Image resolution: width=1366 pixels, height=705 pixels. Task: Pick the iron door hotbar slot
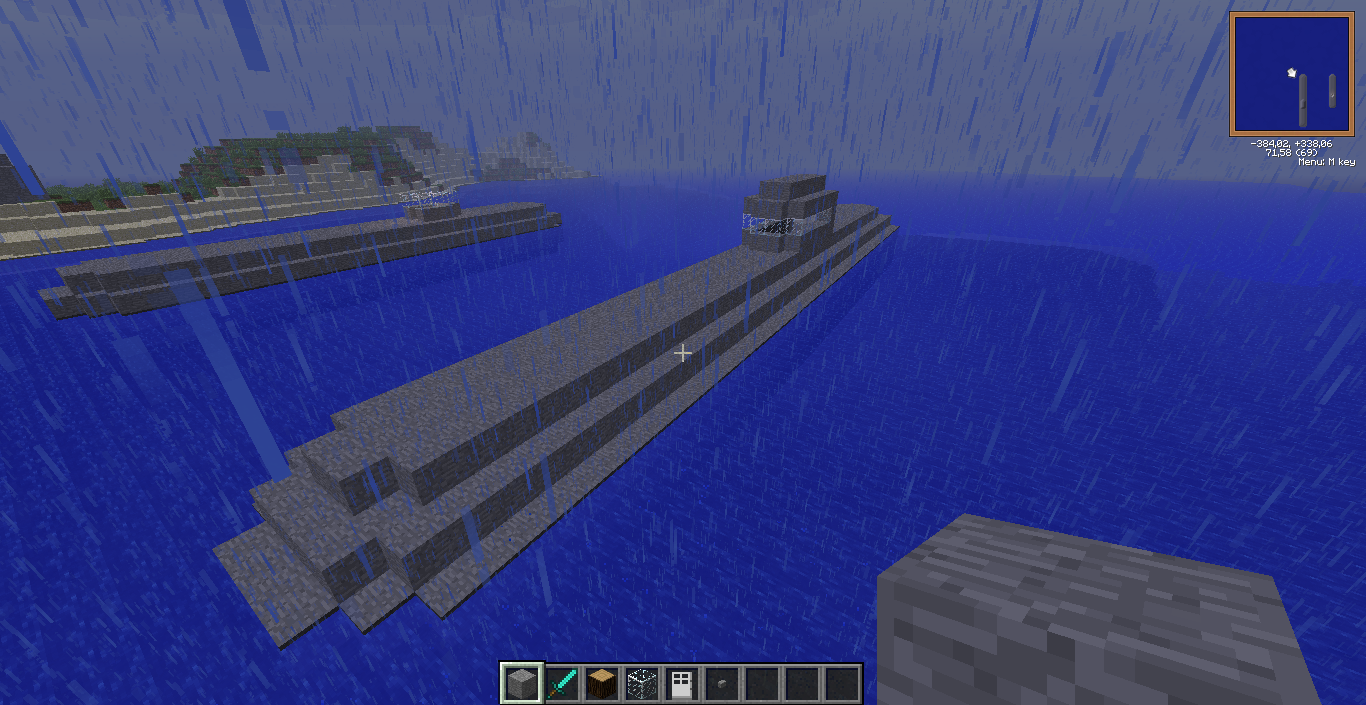[681, 683]
